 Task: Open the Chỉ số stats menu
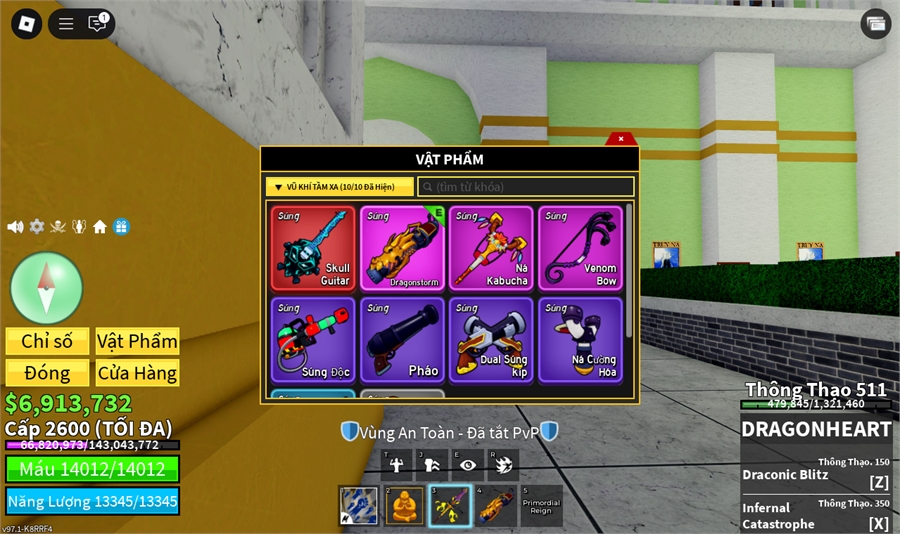pyautogui.click(x=47, y=341)
